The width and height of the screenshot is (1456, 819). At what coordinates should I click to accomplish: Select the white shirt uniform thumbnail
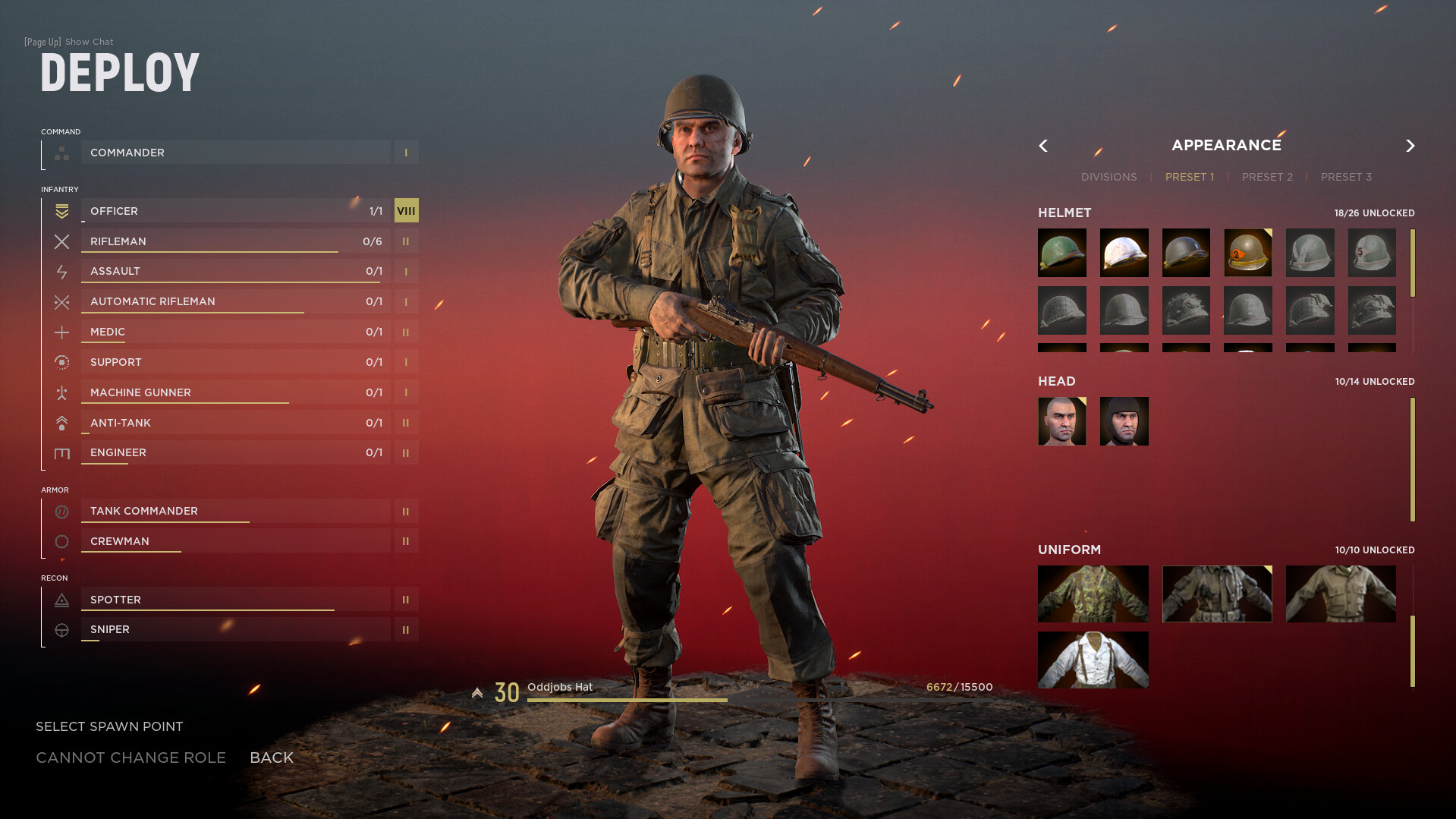(1093, 659)
